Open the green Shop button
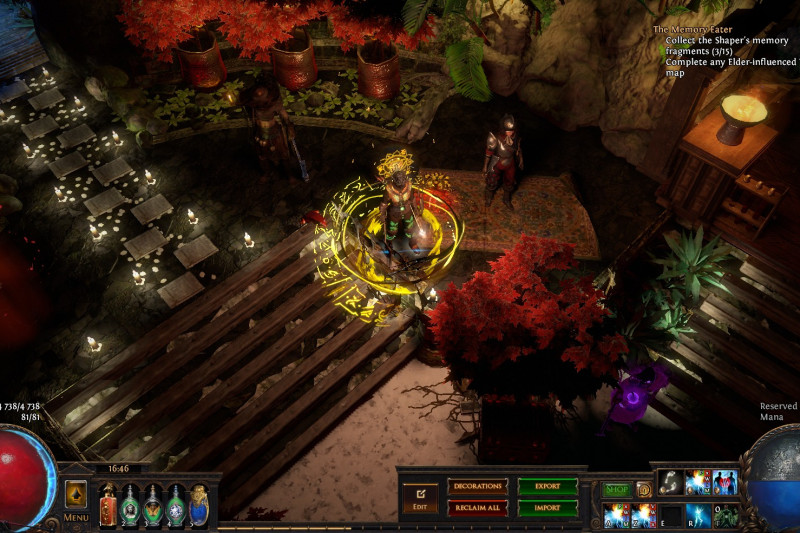Viewport: 800px width, 533px height. (616, 489)
